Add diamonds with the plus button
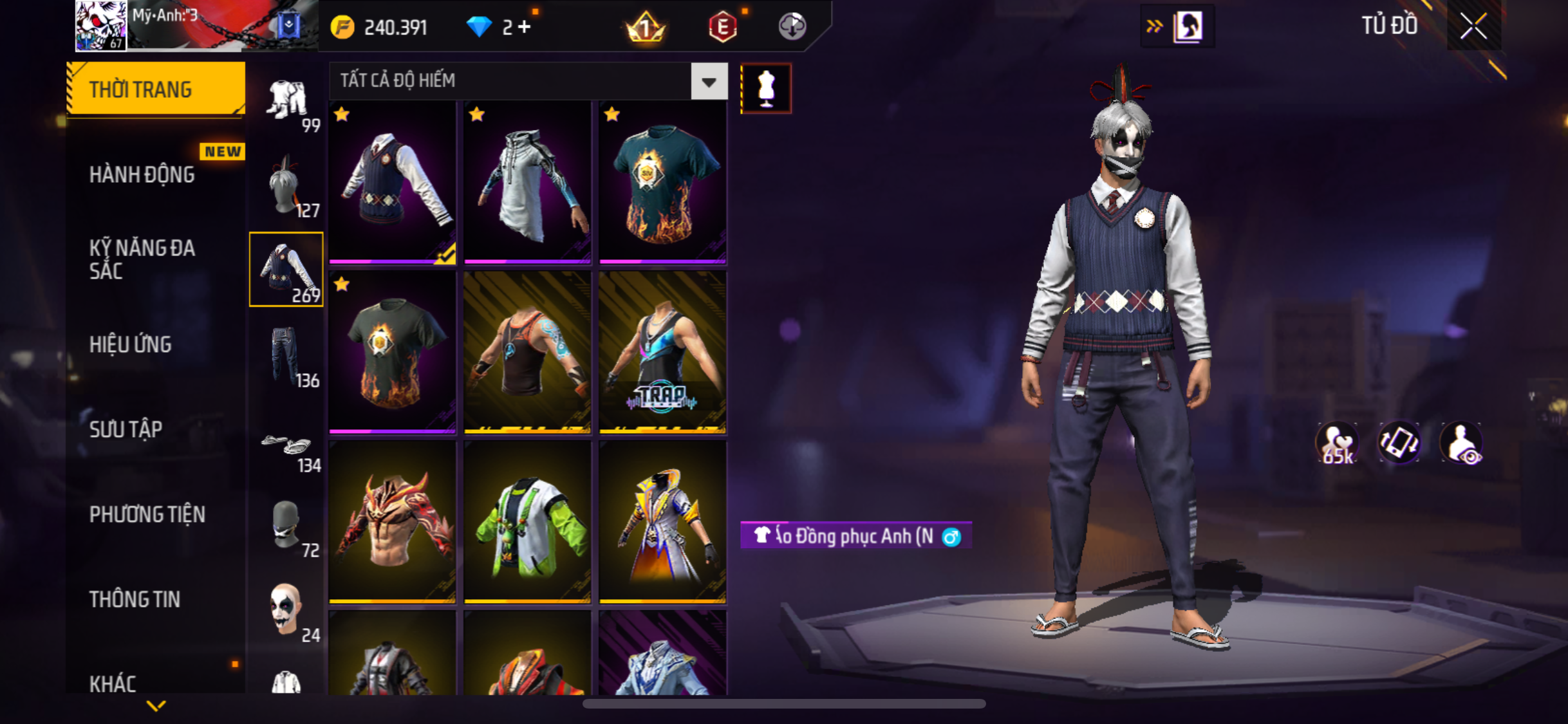Screen dimensions: 1568x724 [525, 27]
